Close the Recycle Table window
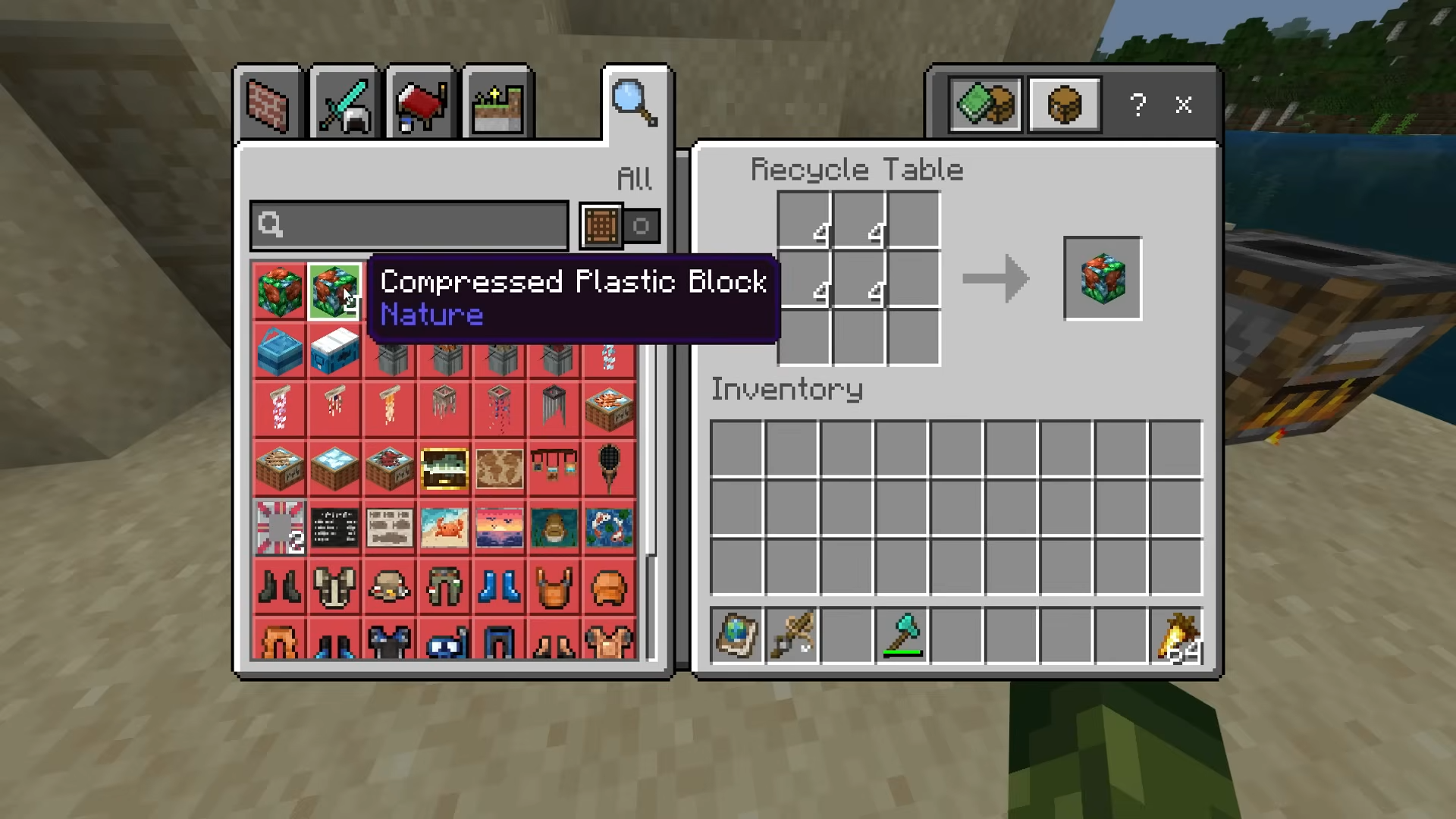This screenshot has height=819, width=1456. click(1183, 105)
